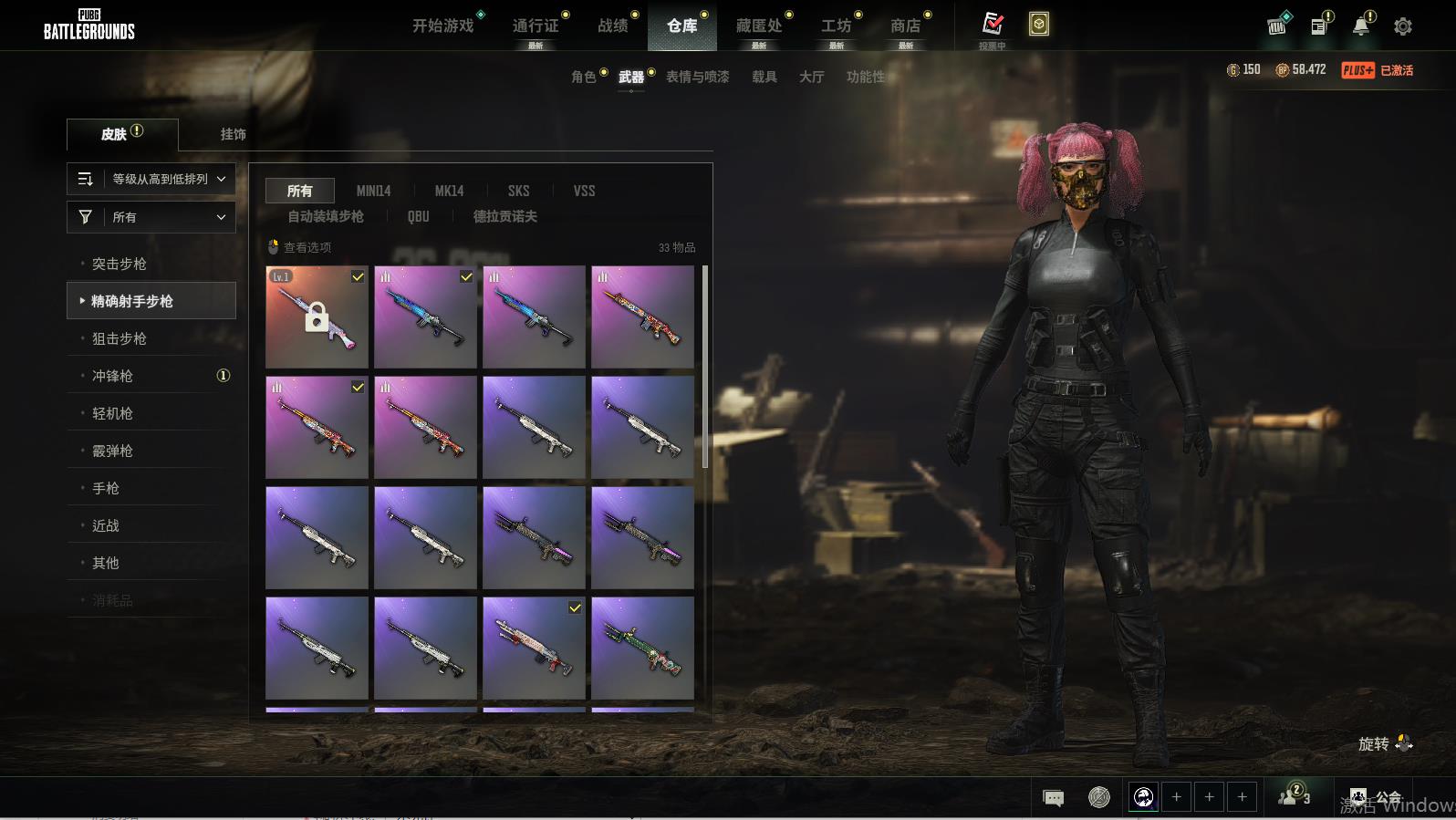
Task: Filter skins by SKS
Action: point(518,191)
